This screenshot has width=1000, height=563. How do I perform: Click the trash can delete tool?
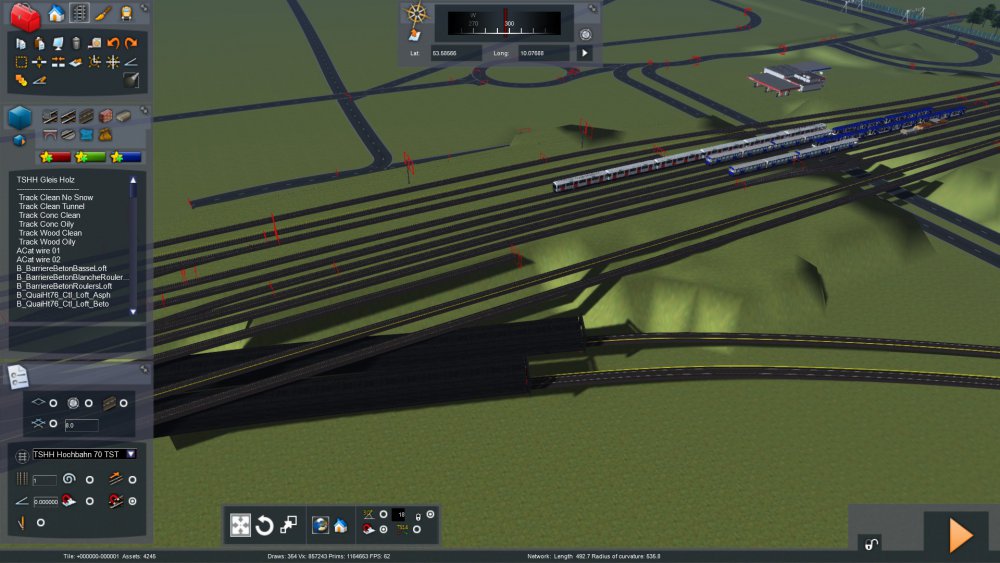(x=76, y=43)
